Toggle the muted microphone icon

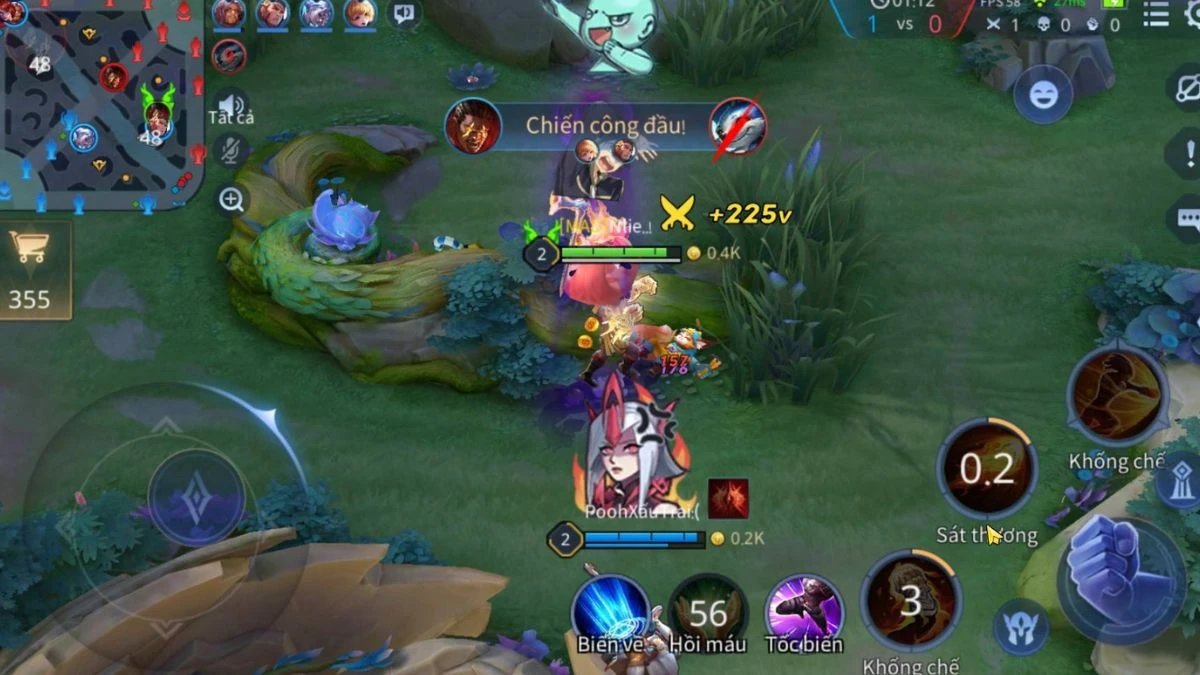[x=231, y=151]
